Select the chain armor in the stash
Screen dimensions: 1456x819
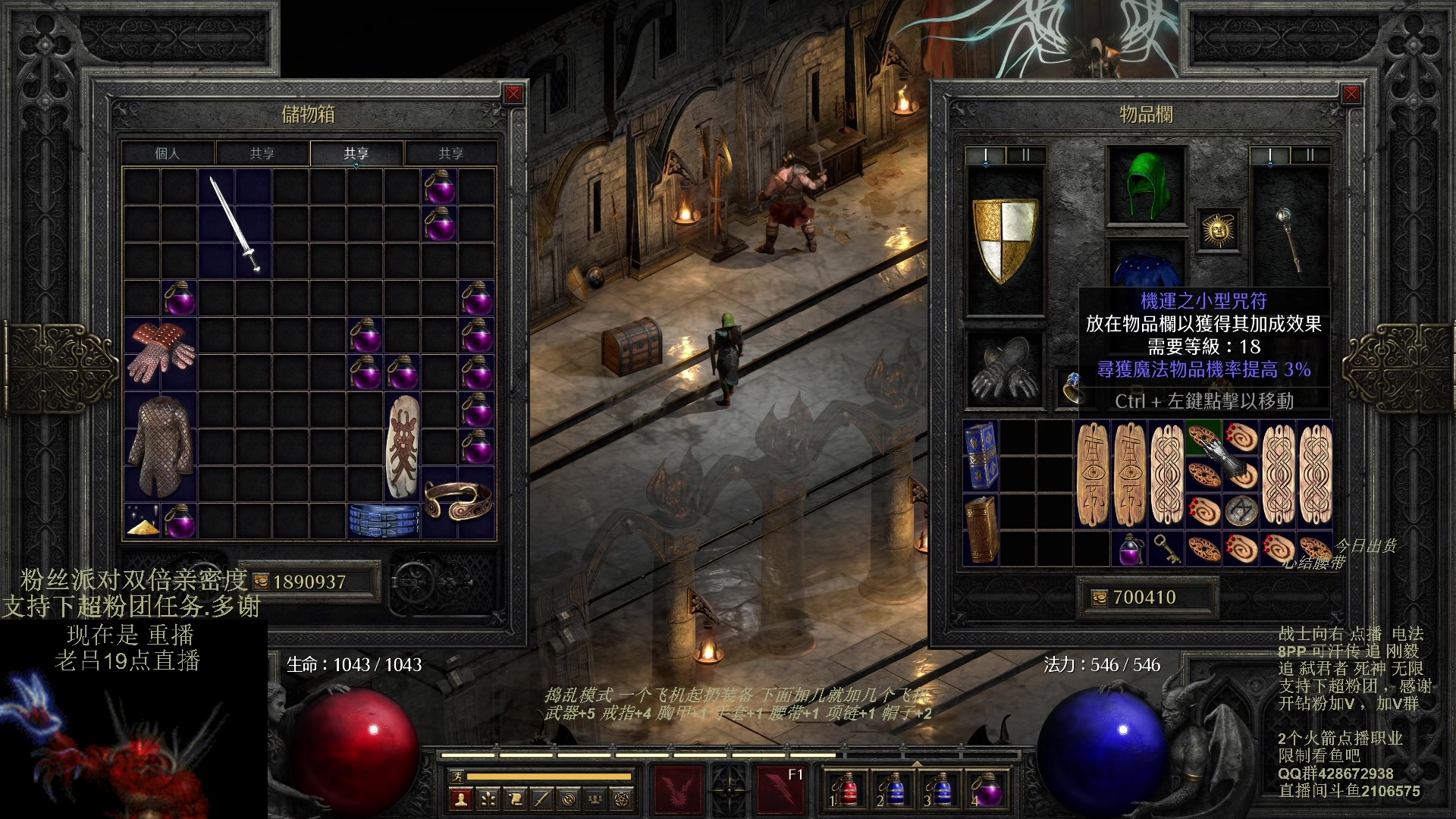coord(160,444)
